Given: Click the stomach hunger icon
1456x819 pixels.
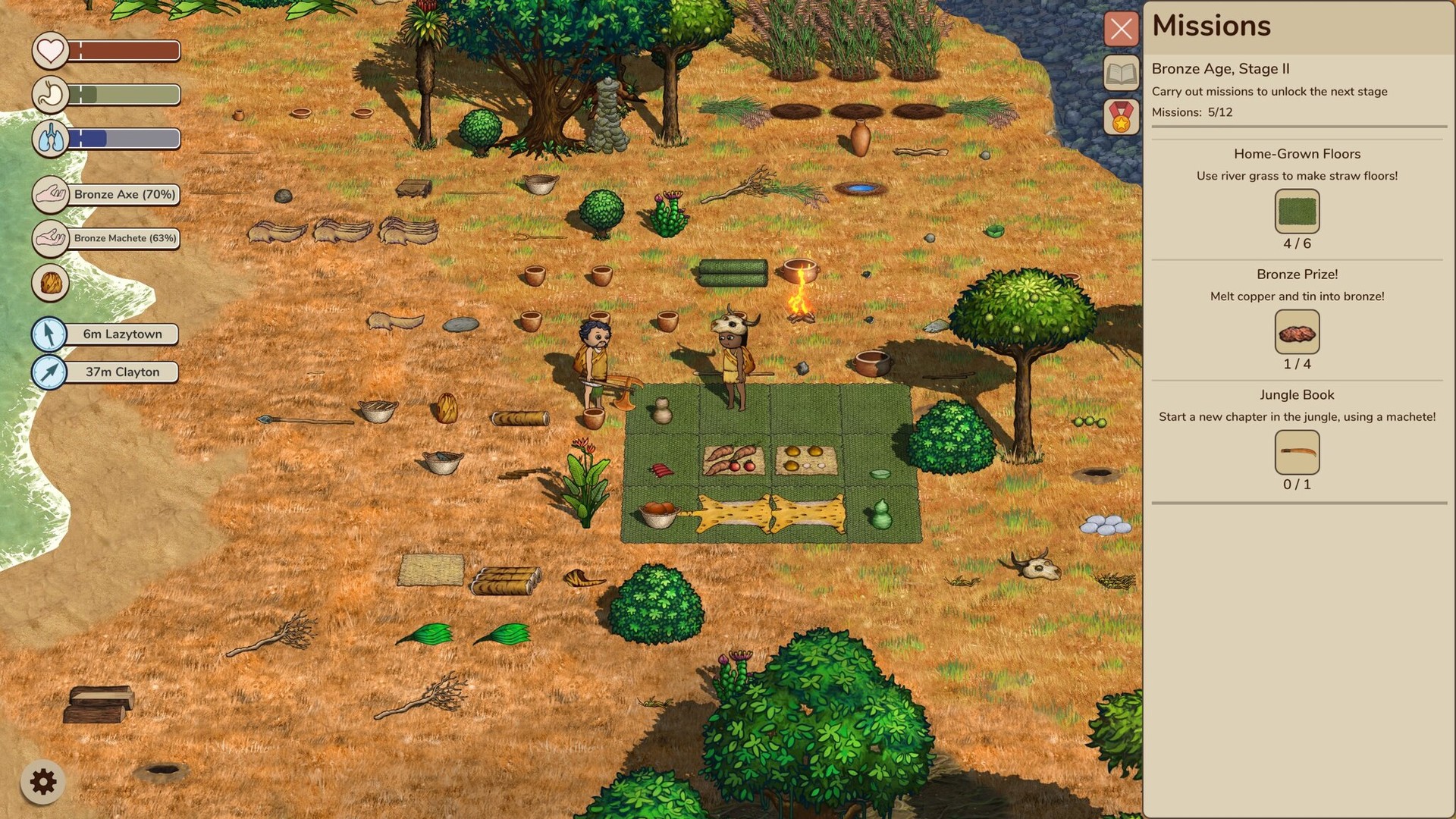Looking at the screenshot, I should point(50,94).
